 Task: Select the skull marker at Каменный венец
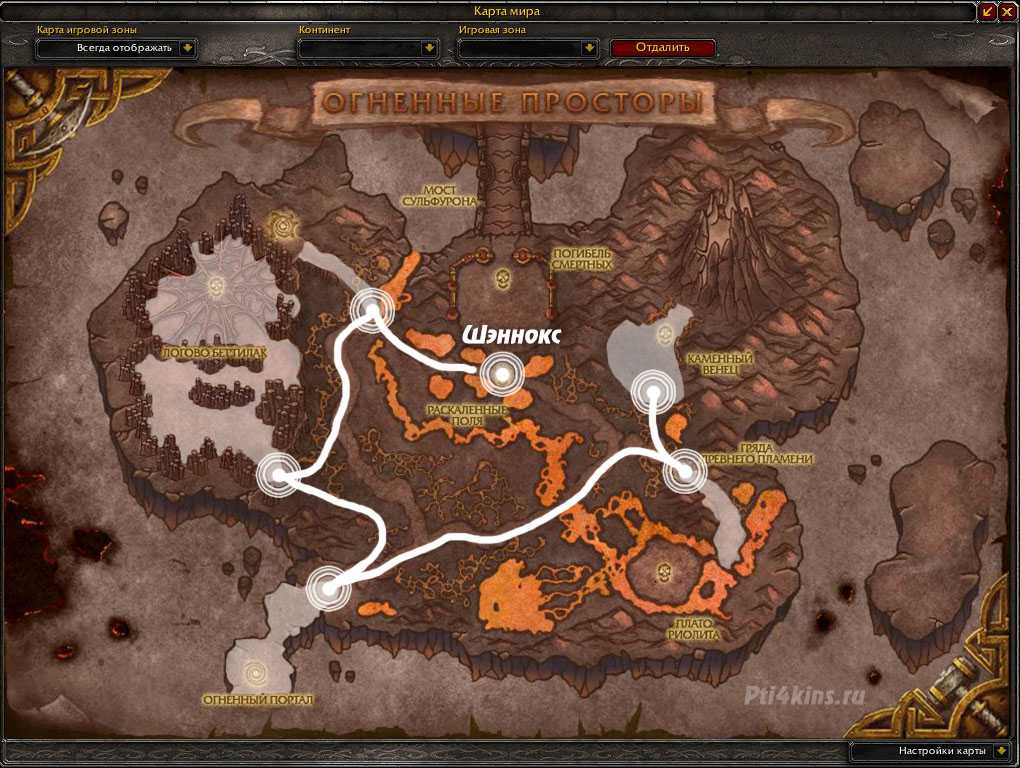[665, 333]
